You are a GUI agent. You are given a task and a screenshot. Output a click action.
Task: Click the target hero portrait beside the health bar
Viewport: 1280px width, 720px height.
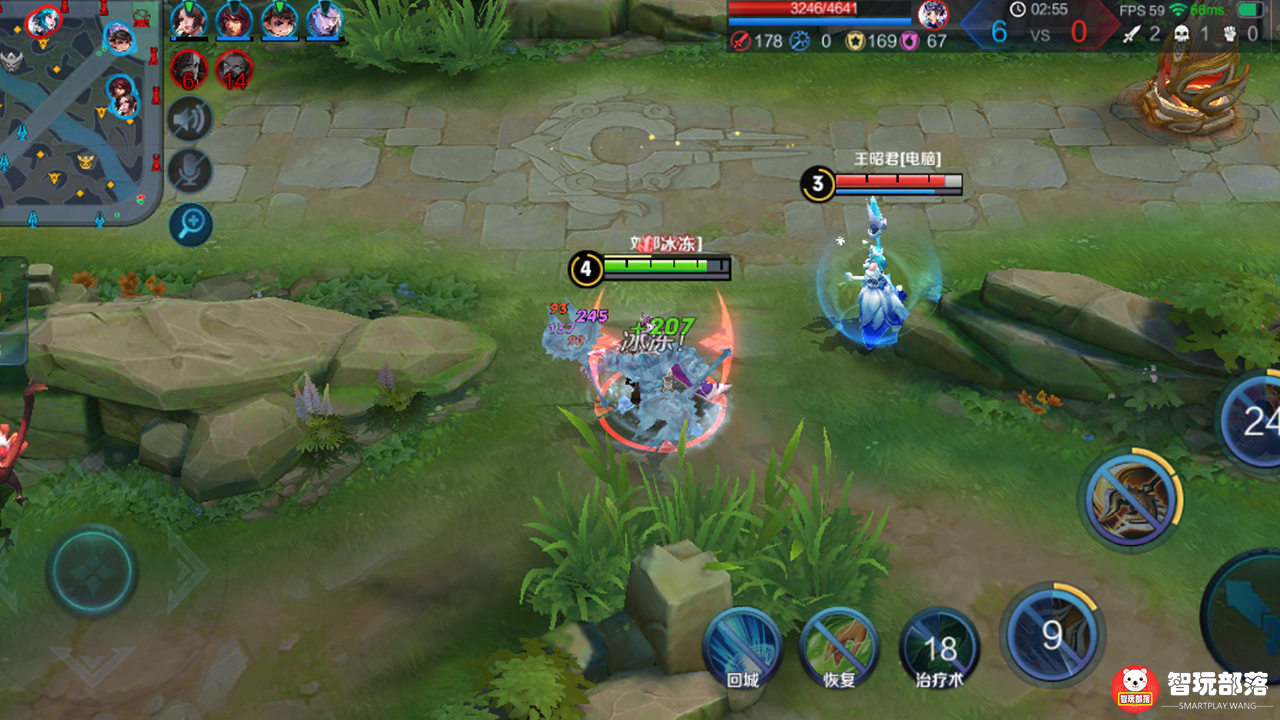(x=933, y=14)
